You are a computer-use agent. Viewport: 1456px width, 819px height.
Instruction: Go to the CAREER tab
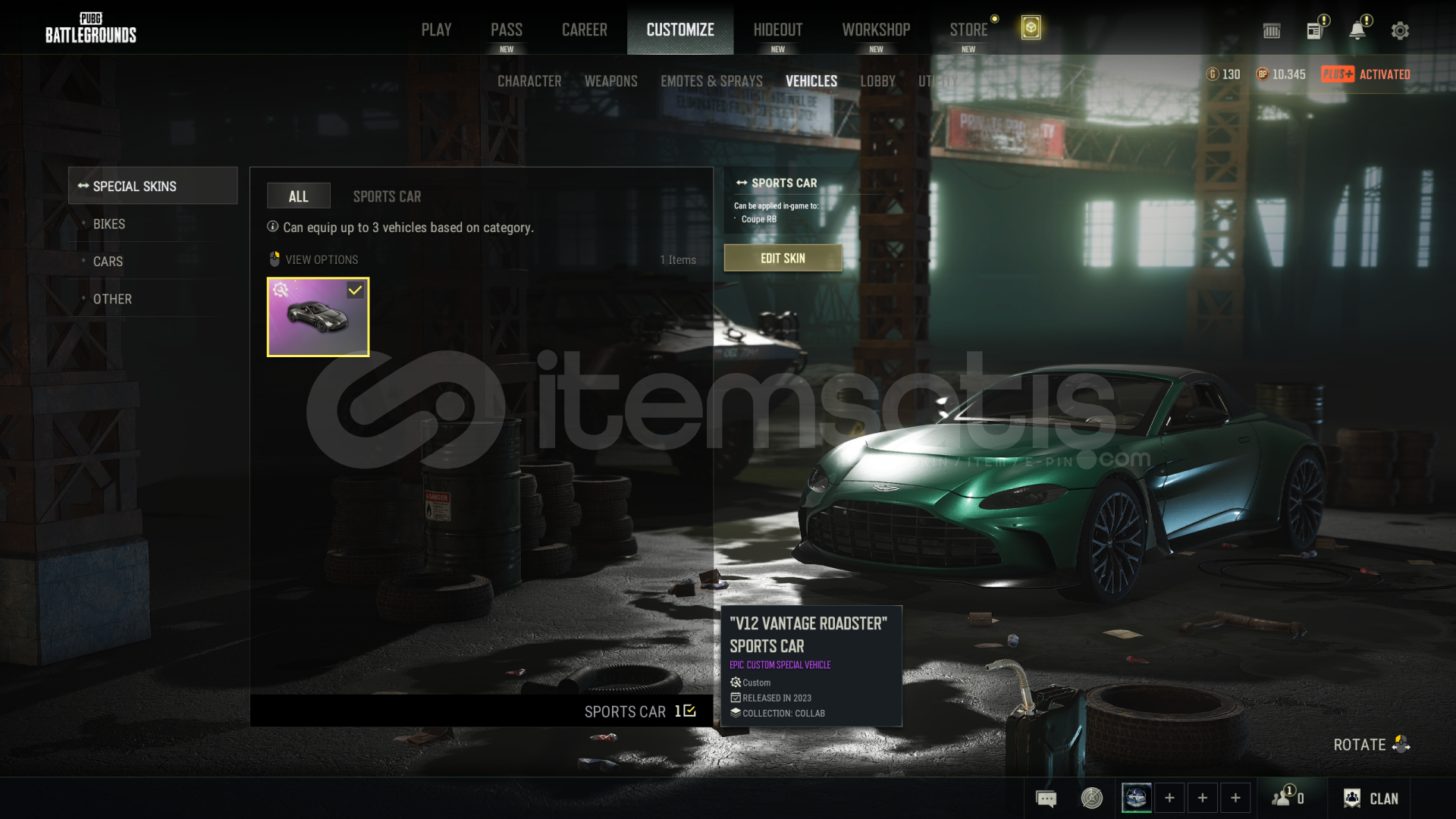[x=584, y=30]
